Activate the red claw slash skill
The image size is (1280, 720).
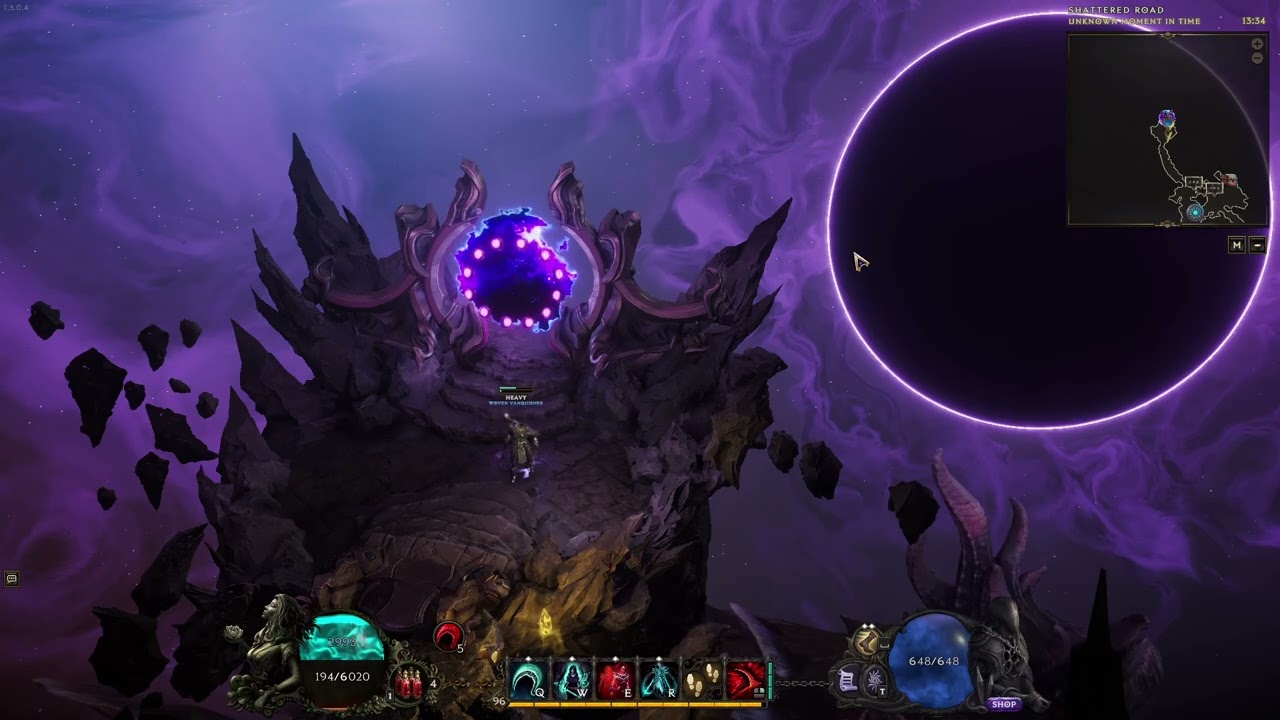(745, 680)
